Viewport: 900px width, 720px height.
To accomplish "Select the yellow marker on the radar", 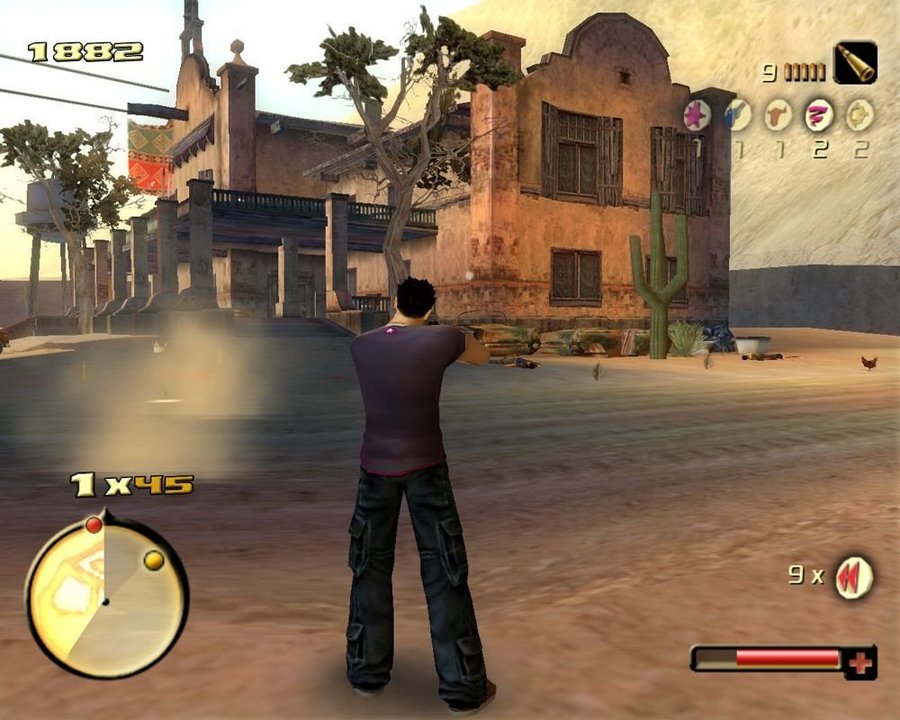I will click(x=153, y=560).
